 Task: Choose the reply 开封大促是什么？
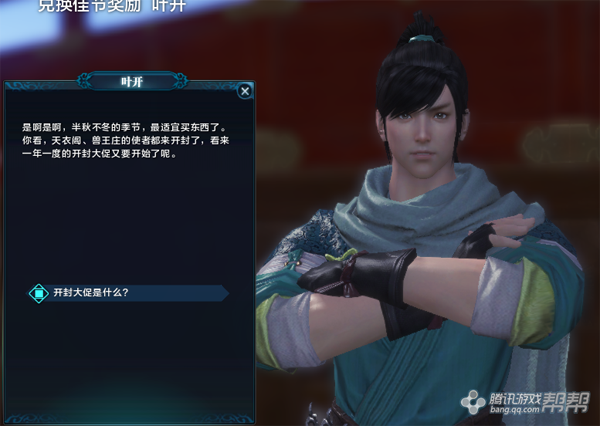[92, 293]
